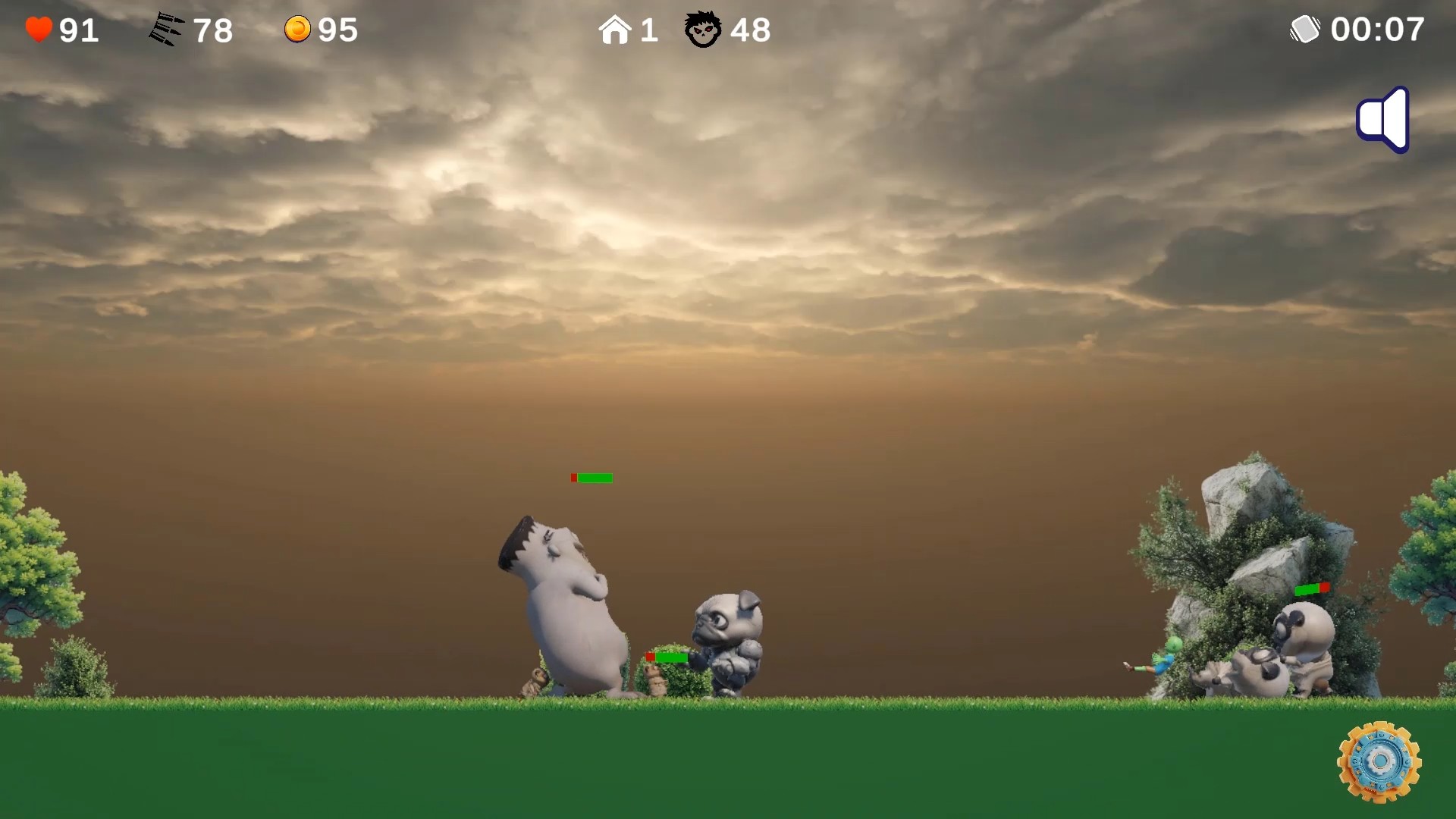Open the base menu via house icon
The height and width of the screenshot is (819, 1456).
(x=616, y=29)
